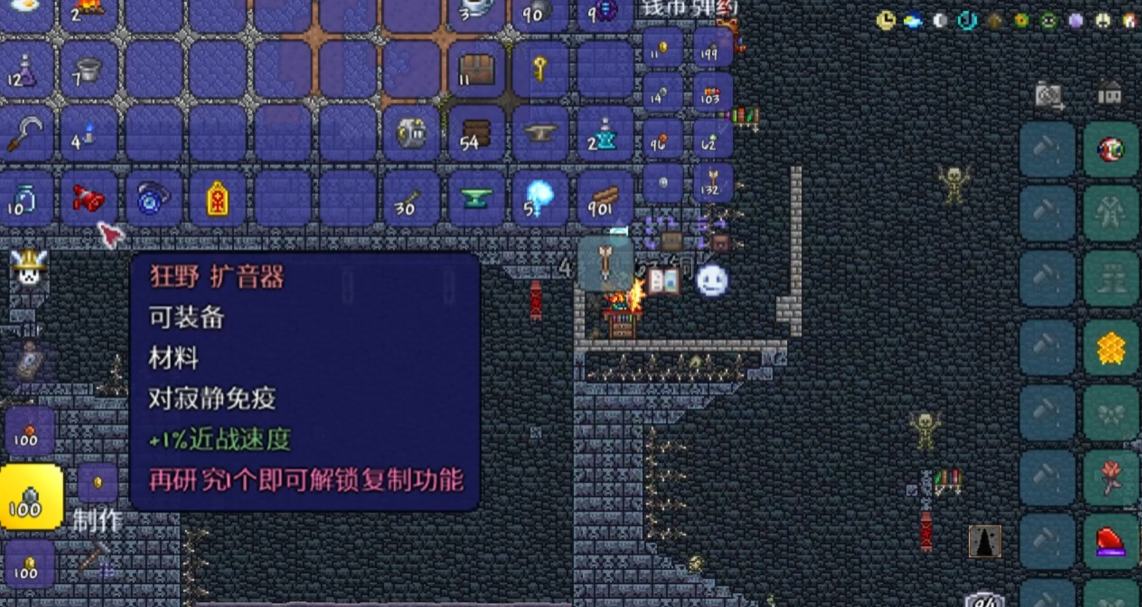Select the glowing blue soul stack
1142x607 pixels.
click(x=541, y=198)
